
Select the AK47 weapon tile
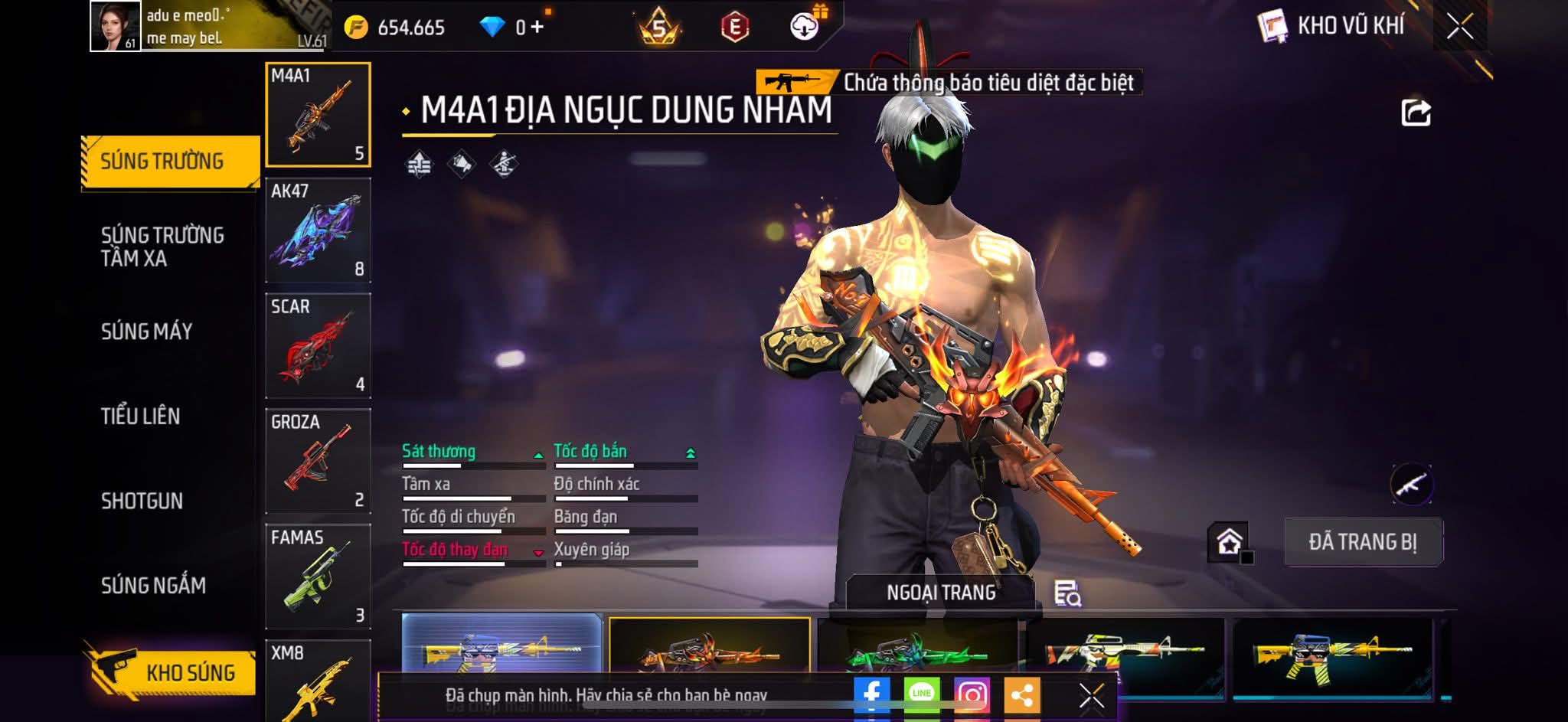(x=318, y=230)
